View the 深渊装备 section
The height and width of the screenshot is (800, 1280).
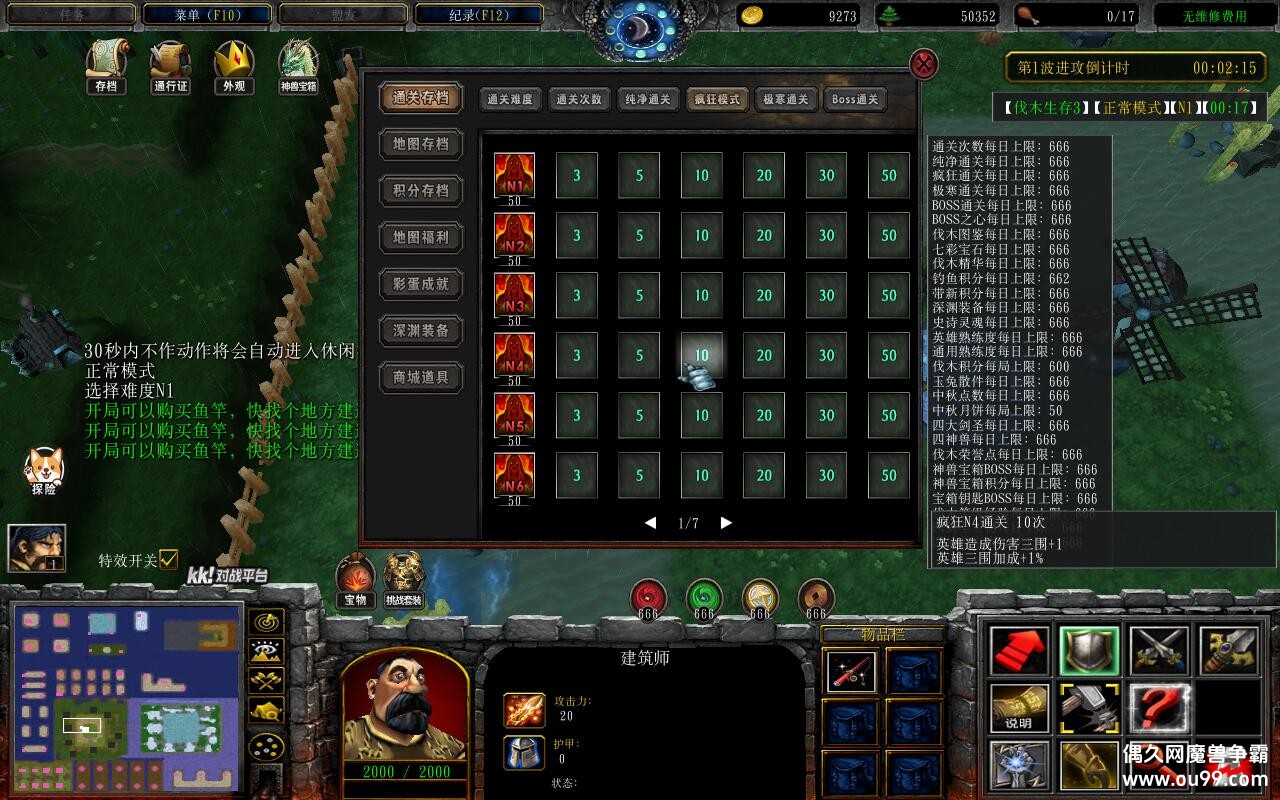[421, 331]
